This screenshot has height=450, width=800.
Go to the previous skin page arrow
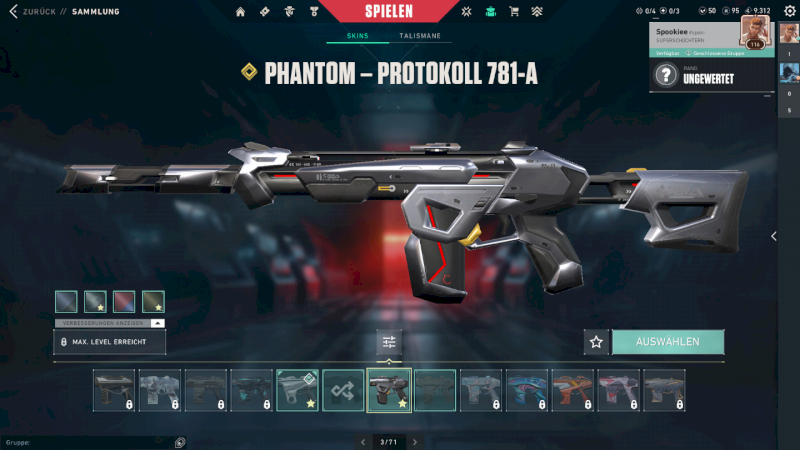point(362,441)
